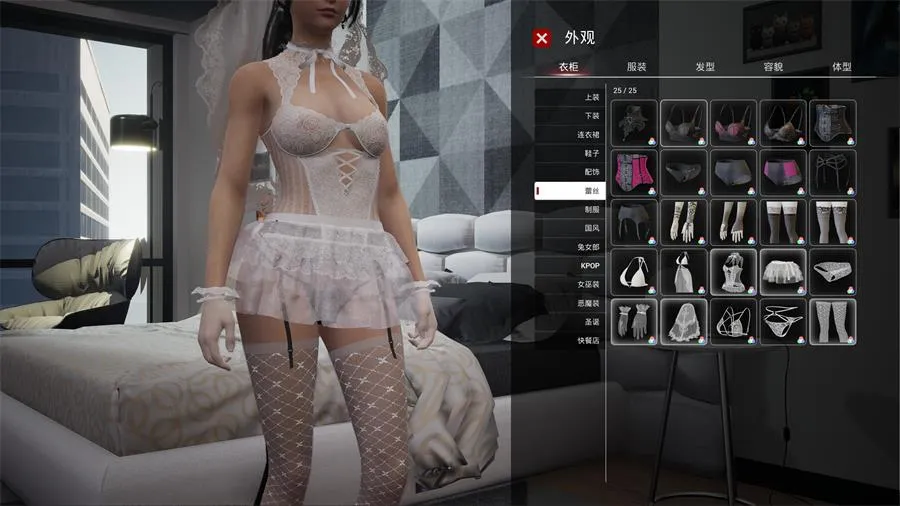The height and width of the screenshot is (506, 900).
Task: Open the 配饰 accessories category
Action: tap(591, 172)
